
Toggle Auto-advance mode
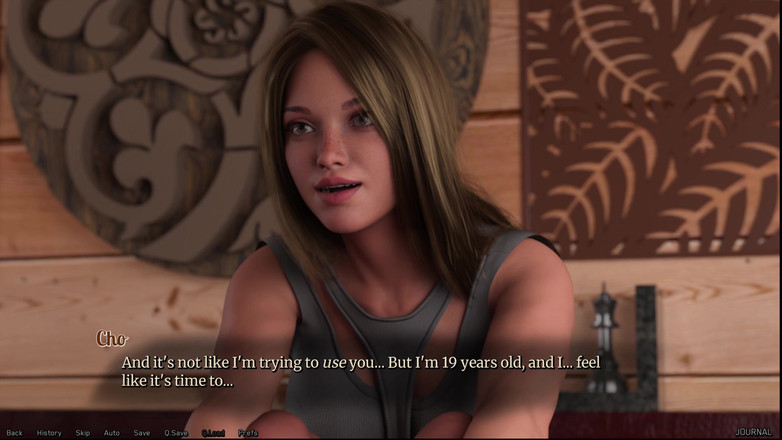point(112,433)
